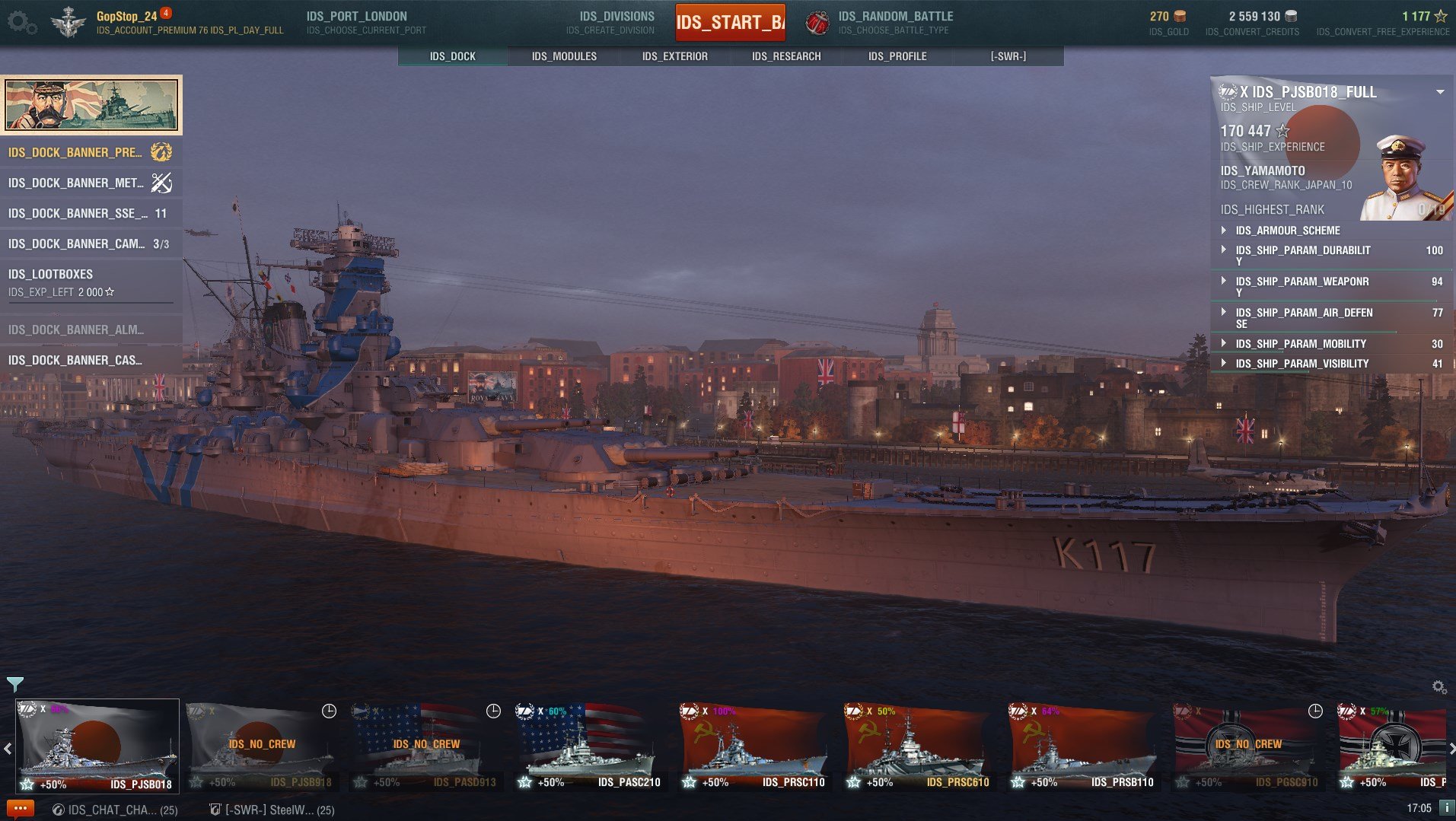This screenshot has width=1456, height=821.
Task: Open the IDS_DOCK_BANNER_CAM entry
Action: (91, 243)
